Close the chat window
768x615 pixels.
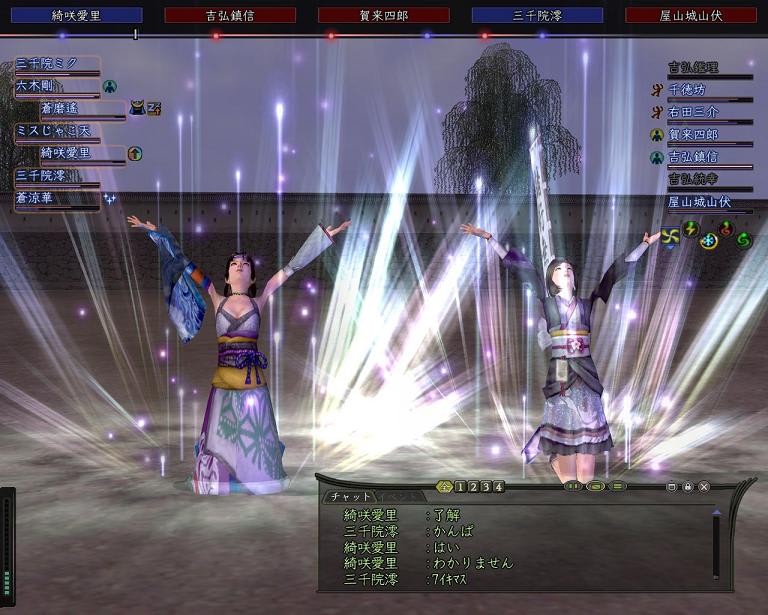[704, 487]
